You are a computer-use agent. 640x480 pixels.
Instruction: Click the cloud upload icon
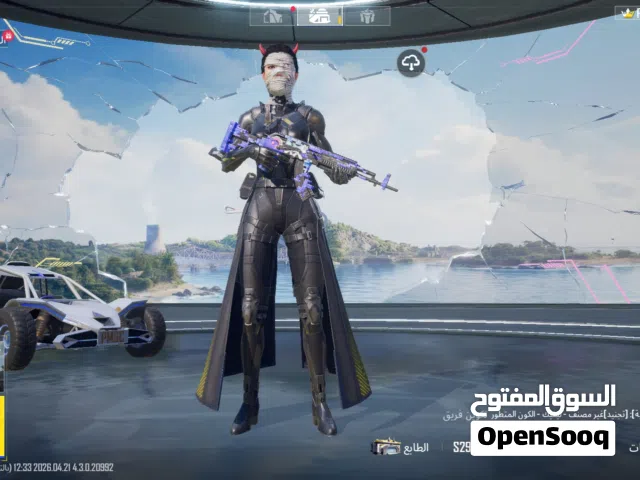[x=411, y=62]
